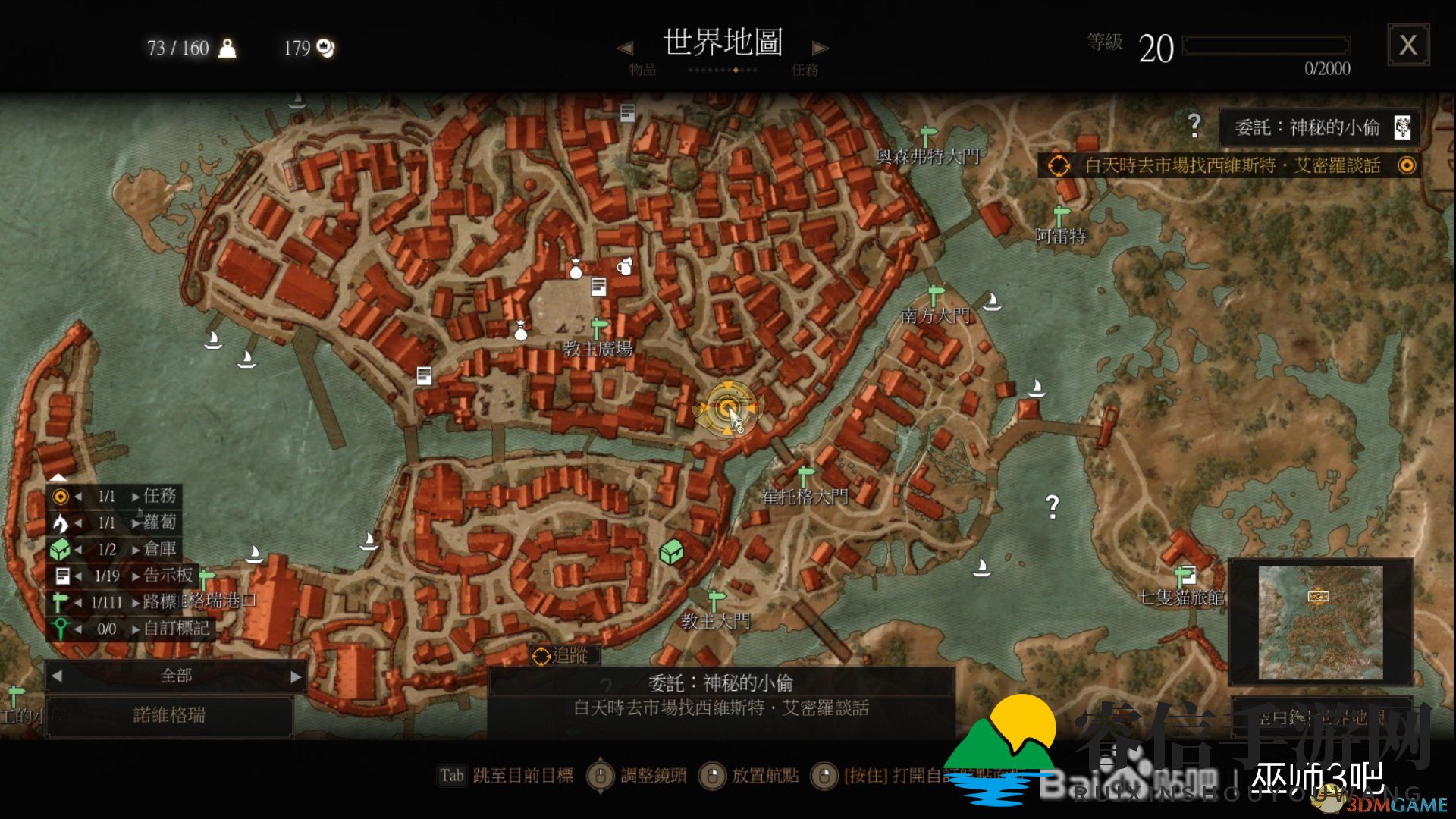Switch to the 任務 quests tab
The image size is (1456, 819).
coord(805,70)
